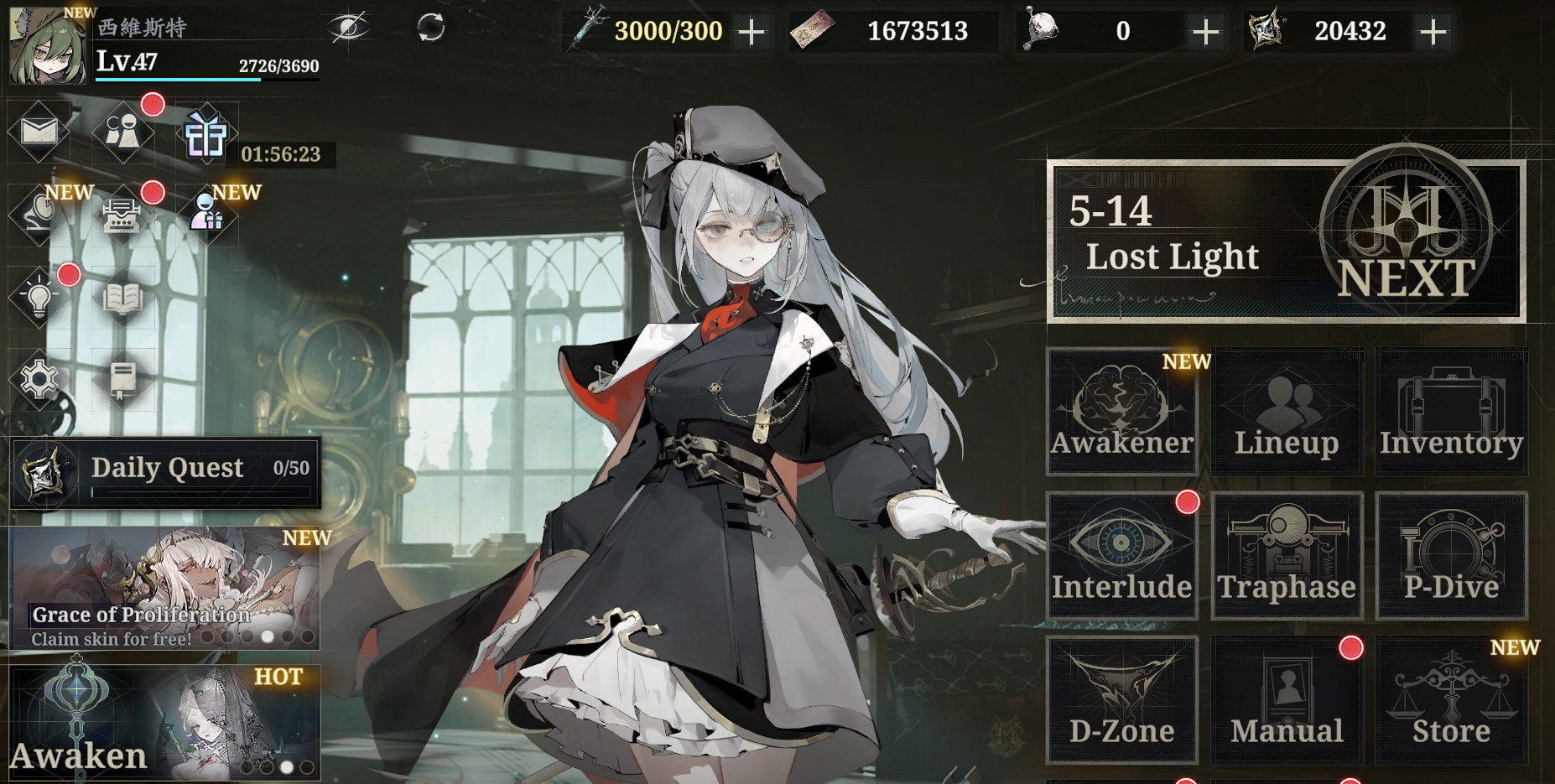Click the circular refresh arrows icon
The height and width of the screenshot is (784, 1555).
431,28
